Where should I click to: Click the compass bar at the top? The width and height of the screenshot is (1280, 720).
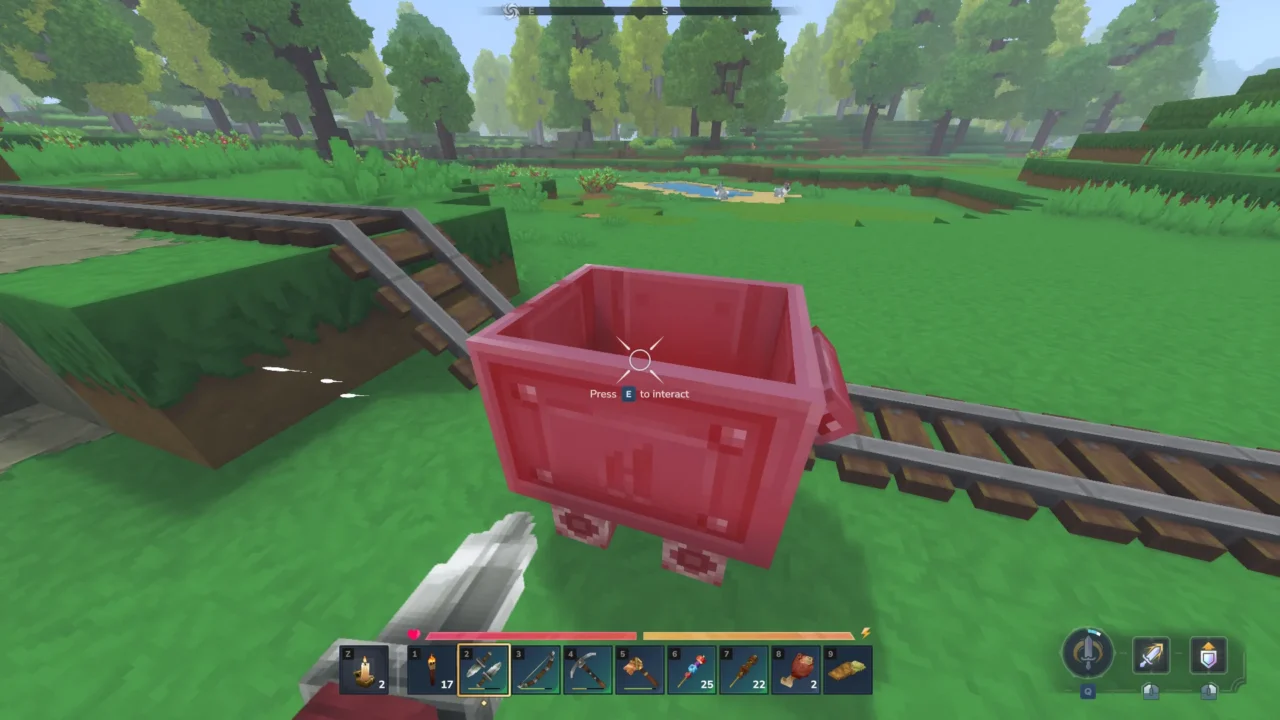pos(640,11)
